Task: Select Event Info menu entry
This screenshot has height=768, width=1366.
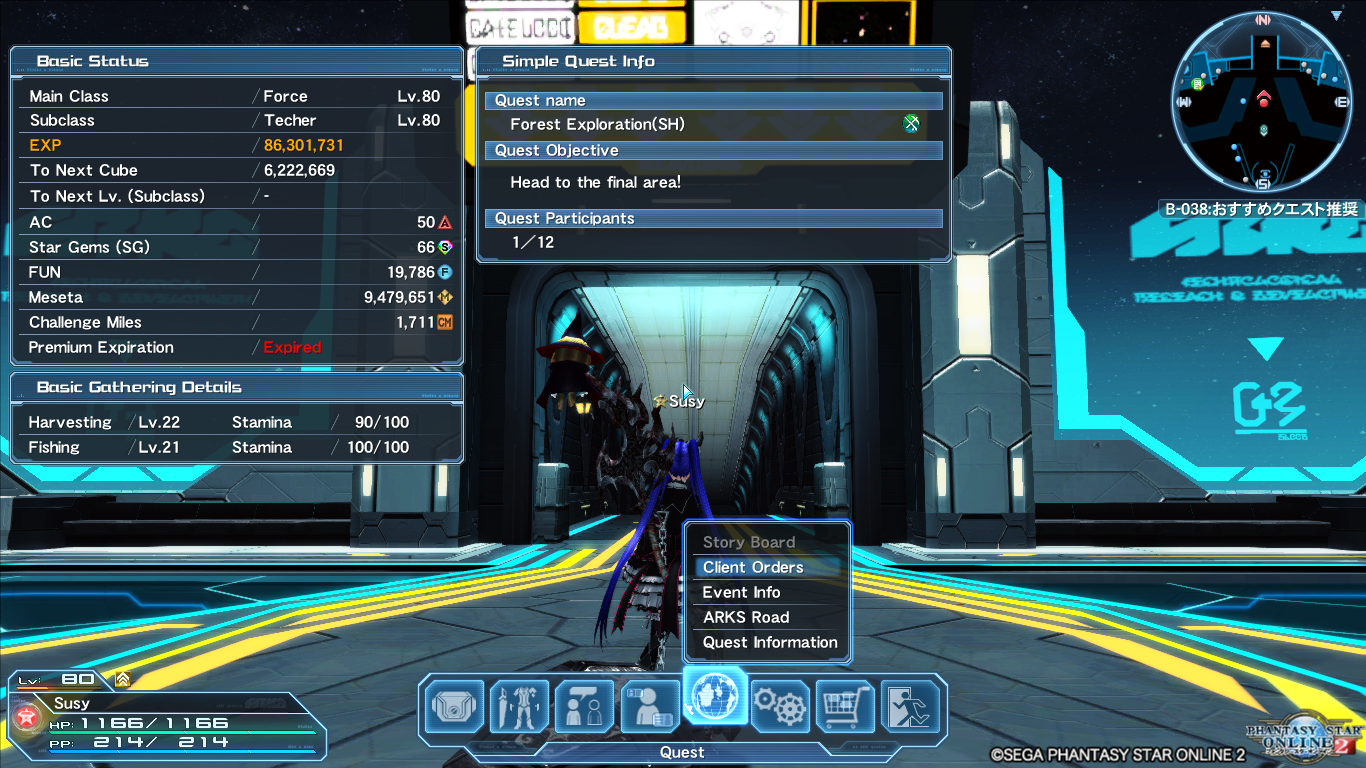Action: 740,592
